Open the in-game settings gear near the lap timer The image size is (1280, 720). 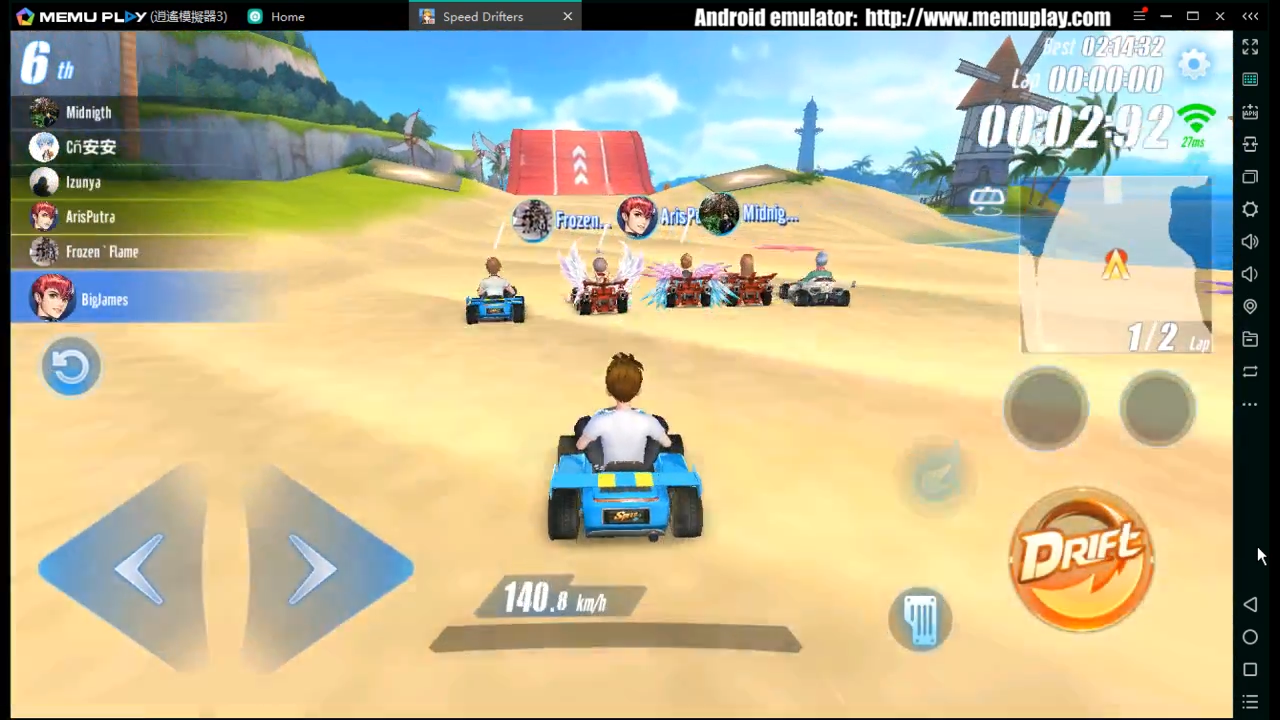(x=1195, y=63)
